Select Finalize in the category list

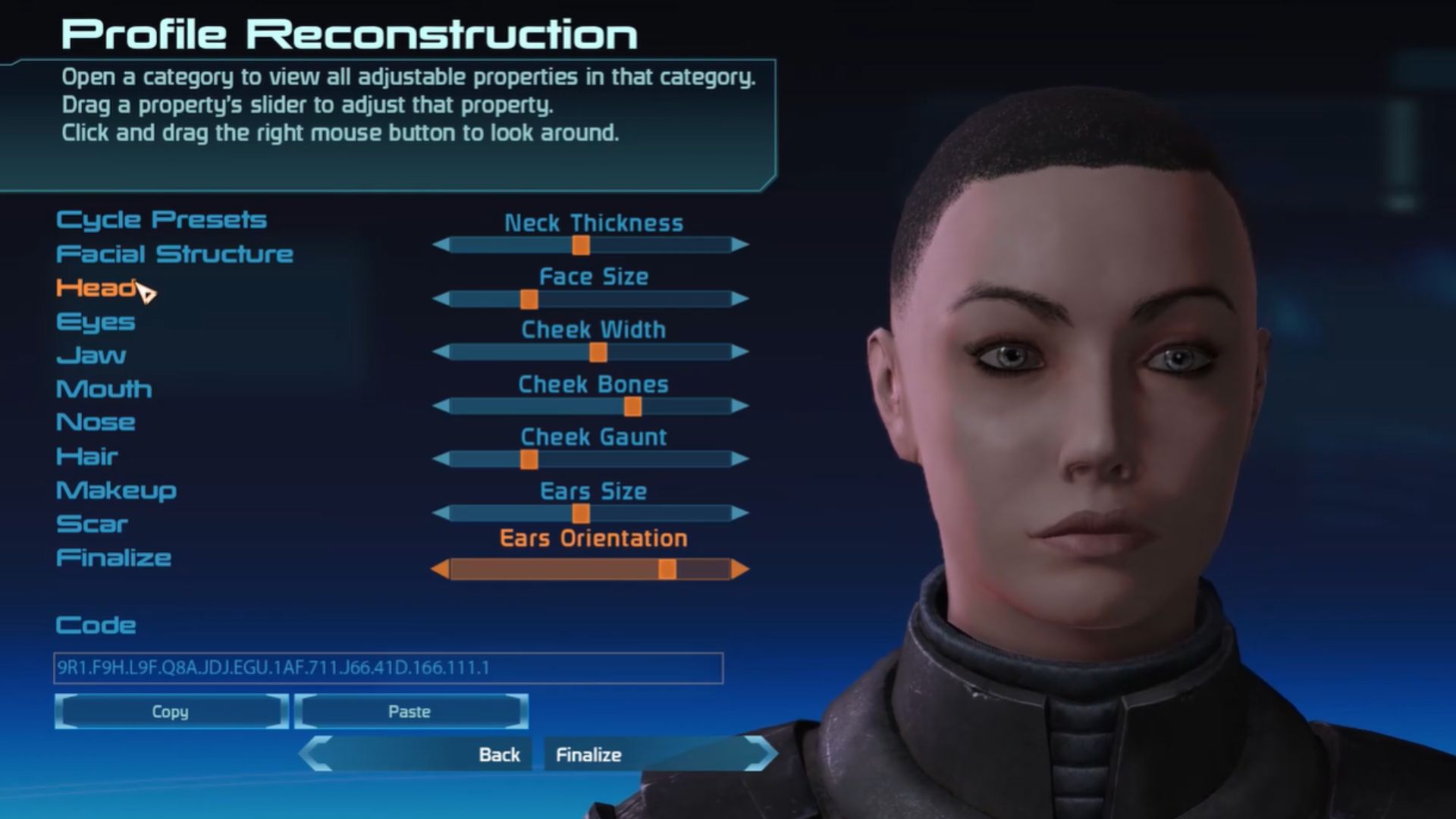pyautogui.click(x=114, y=558)
